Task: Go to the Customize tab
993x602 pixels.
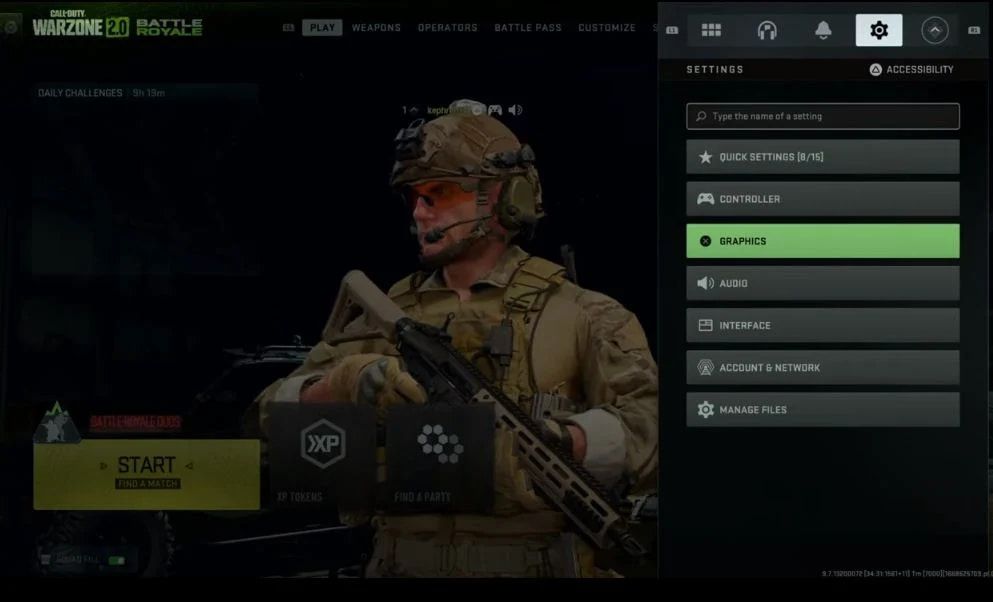Action: coord(606,28)
